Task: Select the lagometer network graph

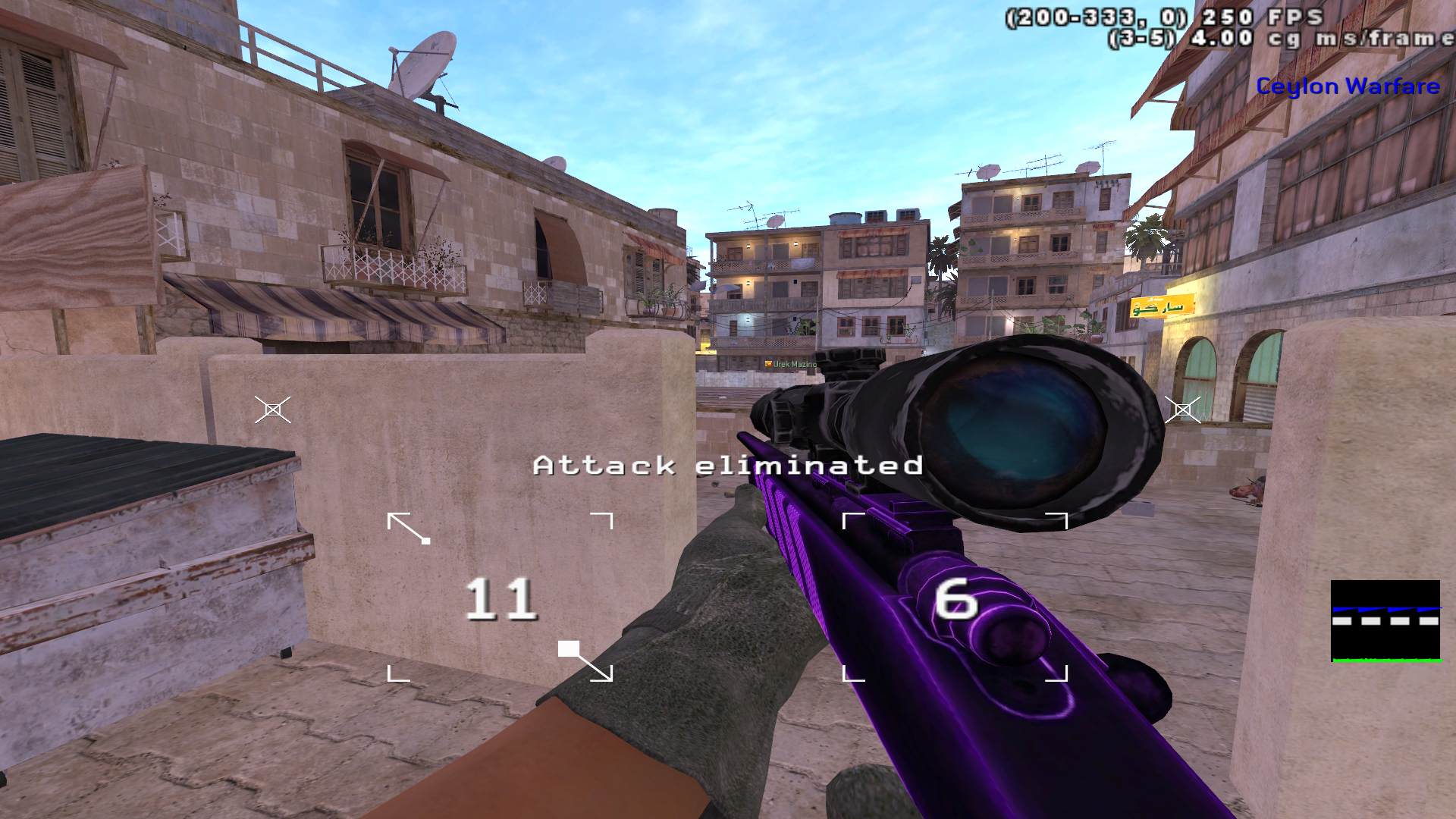Action: [1385, 621]
